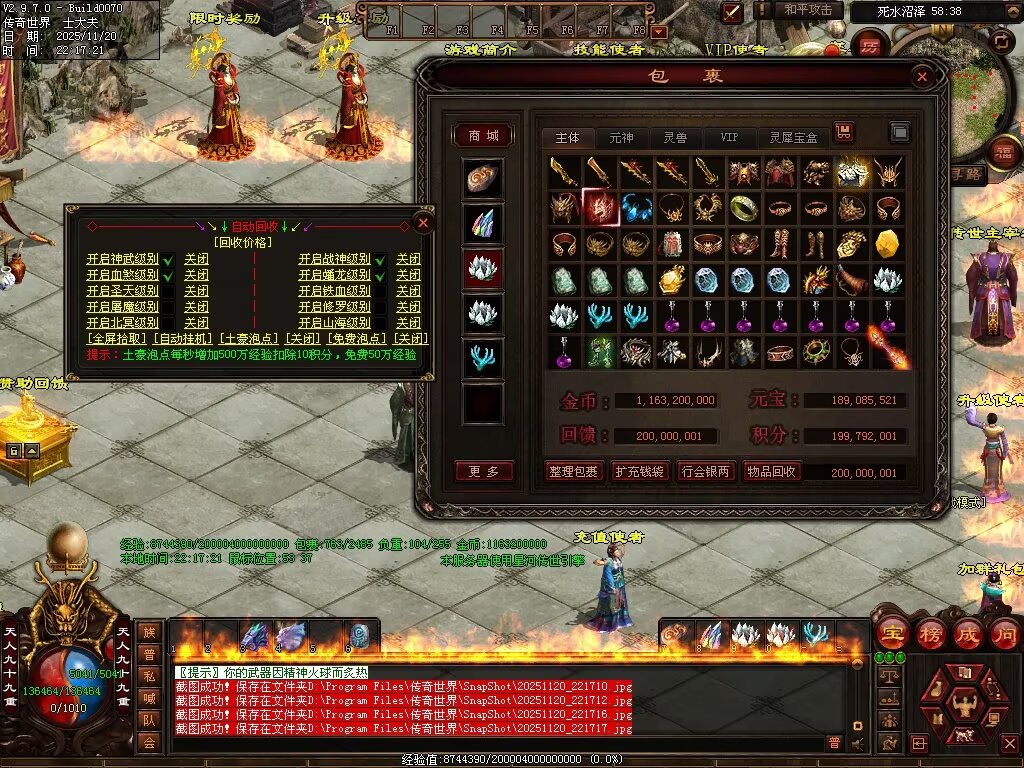Open 行会银两 guild funds
Screen dimensions: 1024x768
tap(705, 471)
